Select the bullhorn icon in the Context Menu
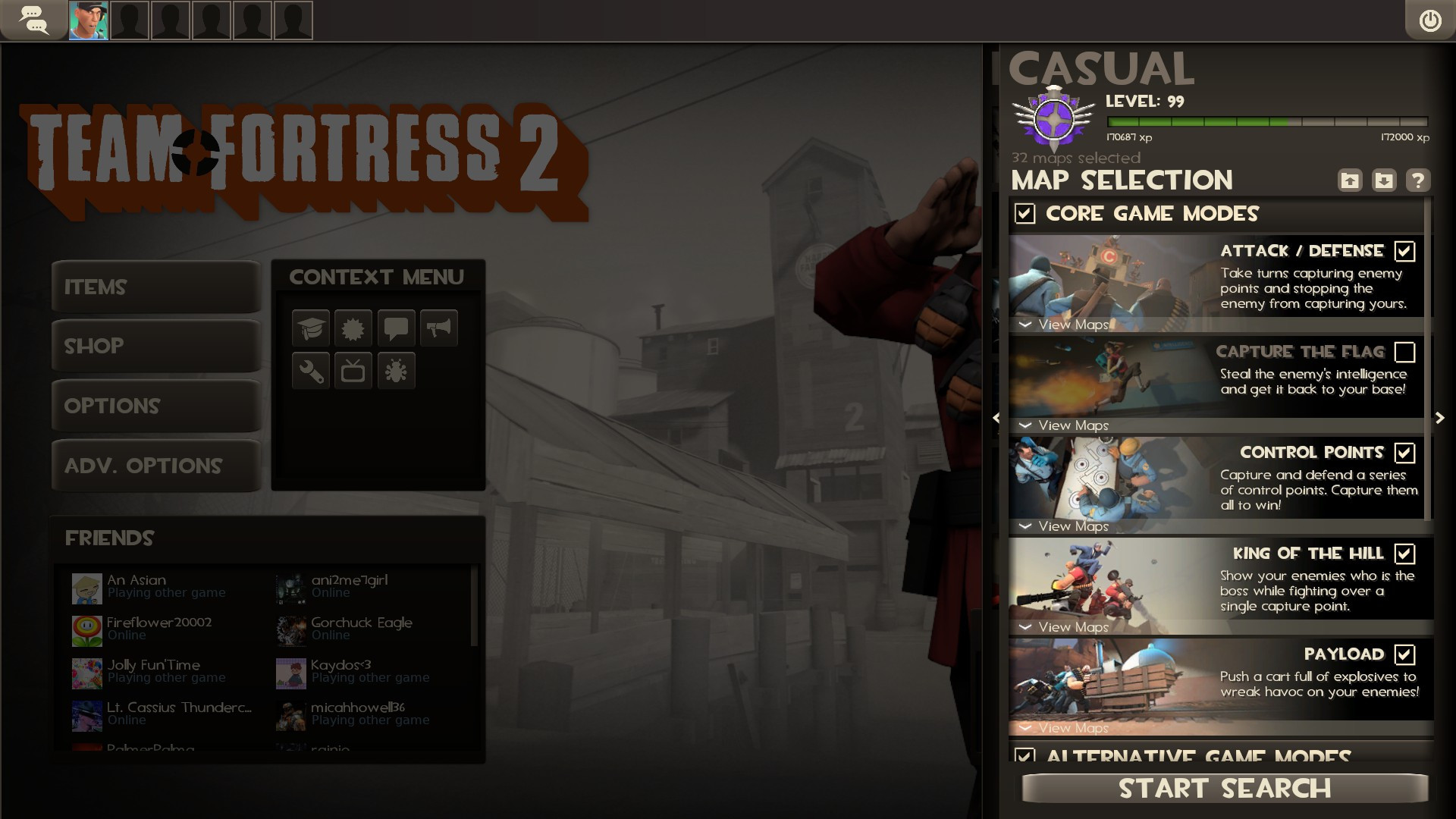 (438, 328)
